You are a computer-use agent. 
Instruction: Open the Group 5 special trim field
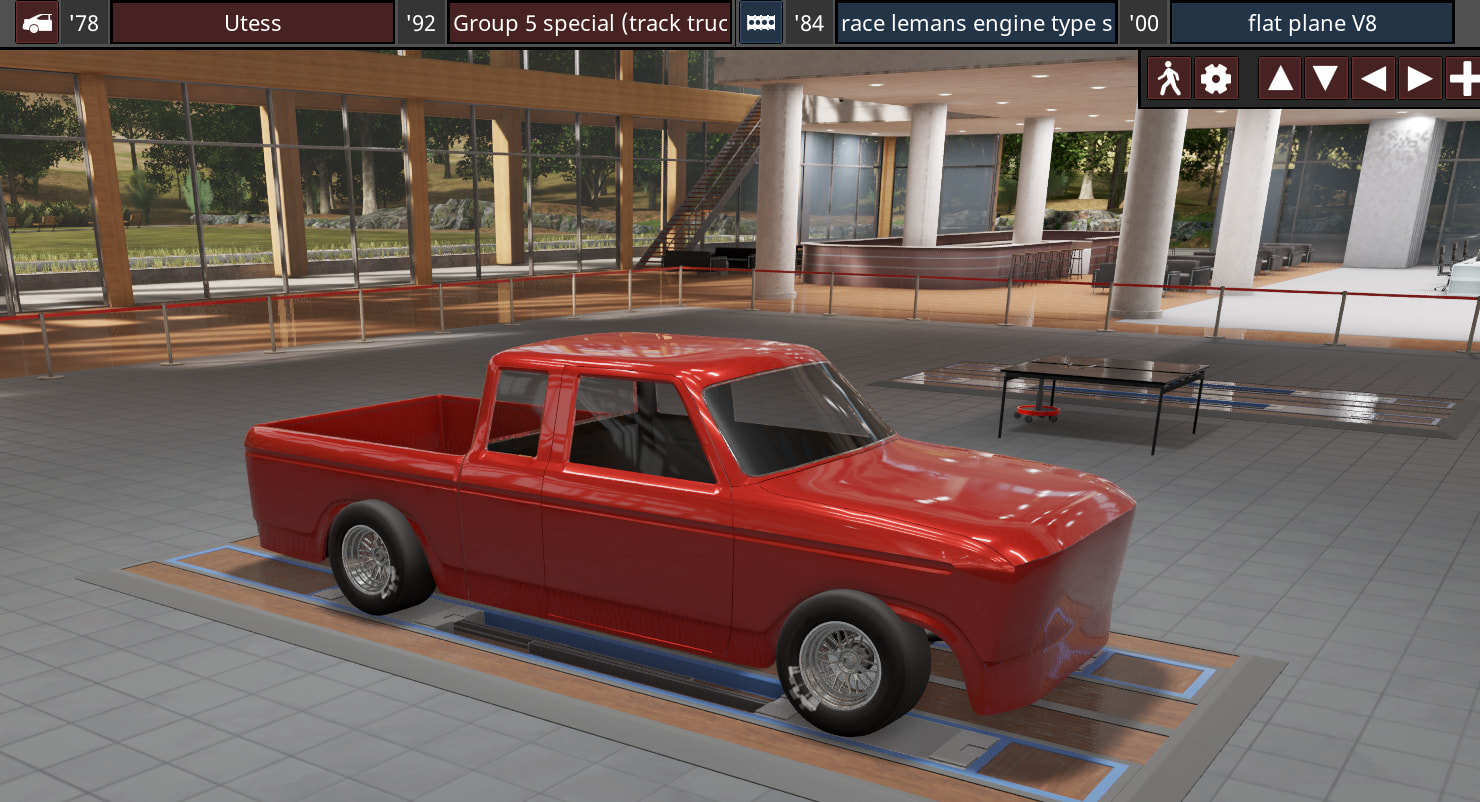[x=590, y=23]
